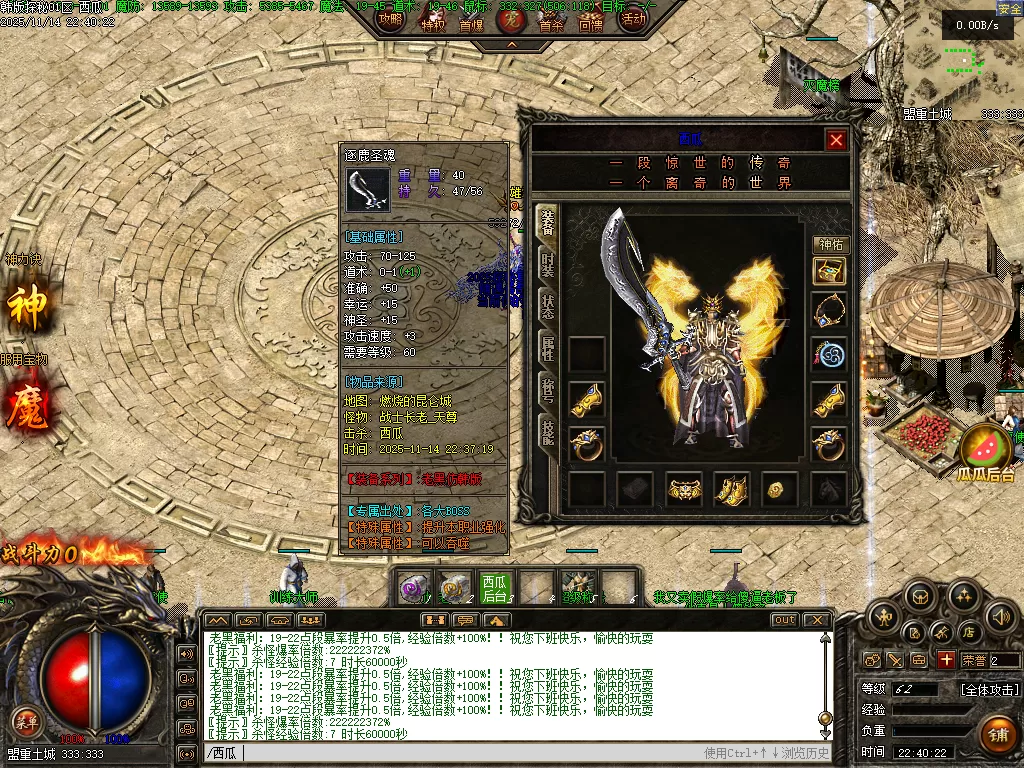Screen dimensions: 1024x768
Task: Open the 铺 stall button
Action: point(996,734)
